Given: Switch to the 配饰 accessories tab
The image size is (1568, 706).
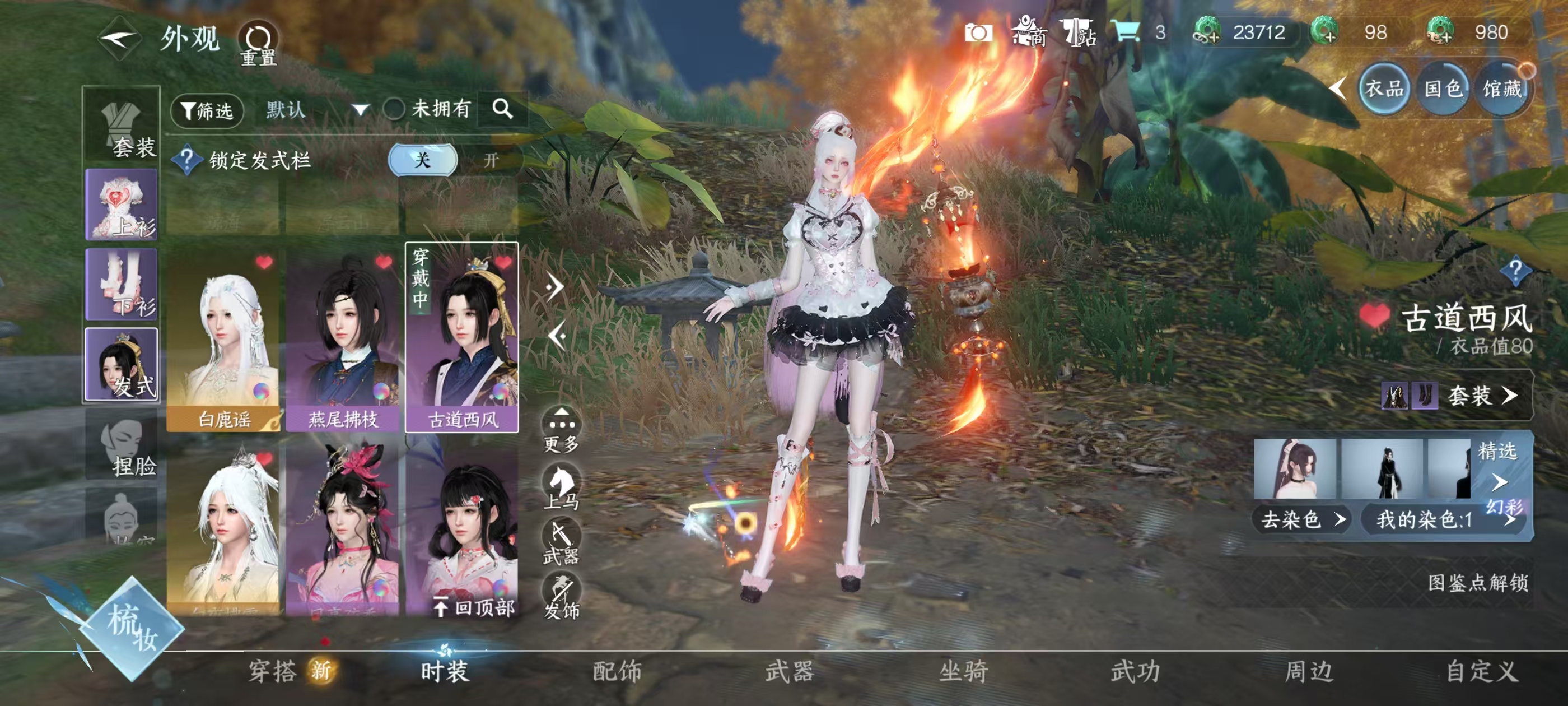Looking at the screenshot, I should point(617,671).
